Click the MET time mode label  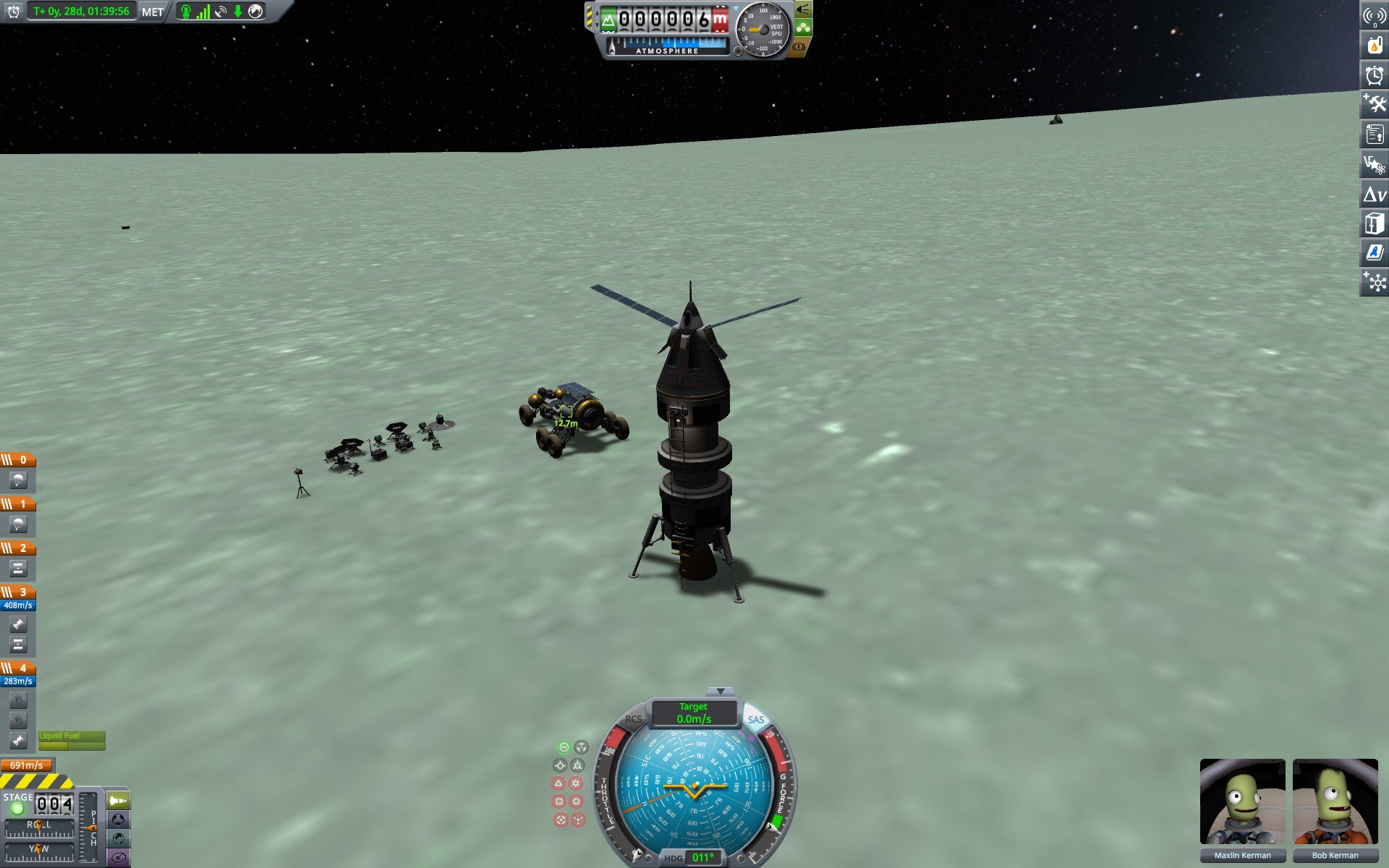pyautogui.click(x=152, y=12)
